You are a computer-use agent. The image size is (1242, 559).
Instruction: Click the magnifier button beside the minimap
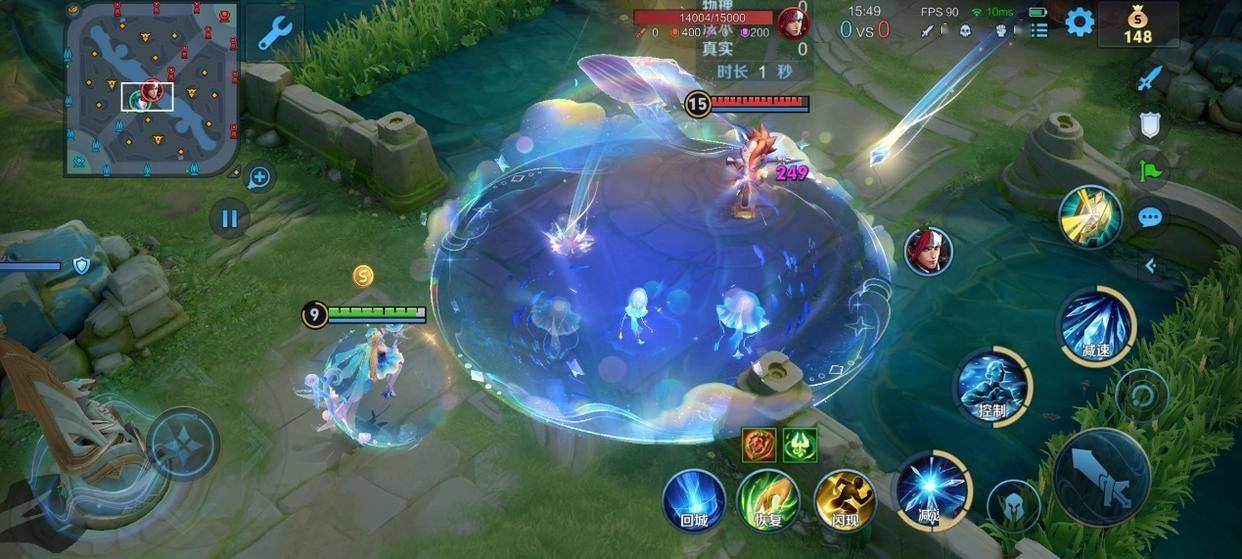pos(259,178)
